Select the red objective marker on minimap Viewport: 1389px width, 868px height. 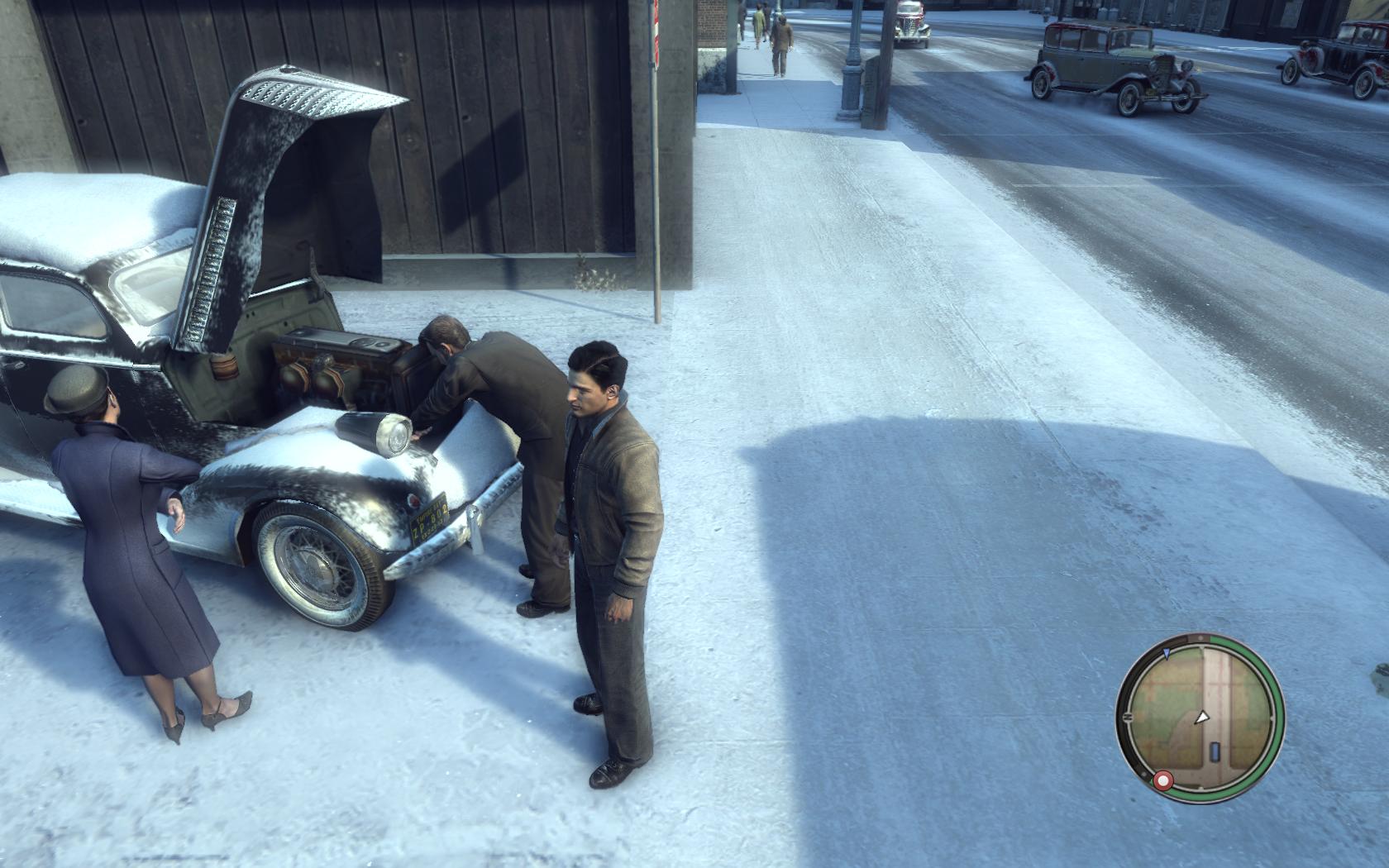click(x=1163, y=780)
